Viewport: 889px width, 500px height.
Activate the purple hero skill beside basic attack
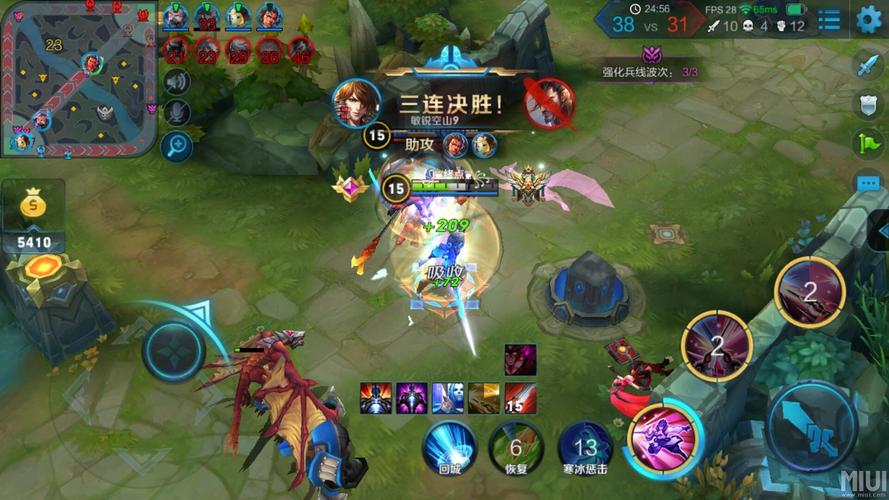(663, 437)
